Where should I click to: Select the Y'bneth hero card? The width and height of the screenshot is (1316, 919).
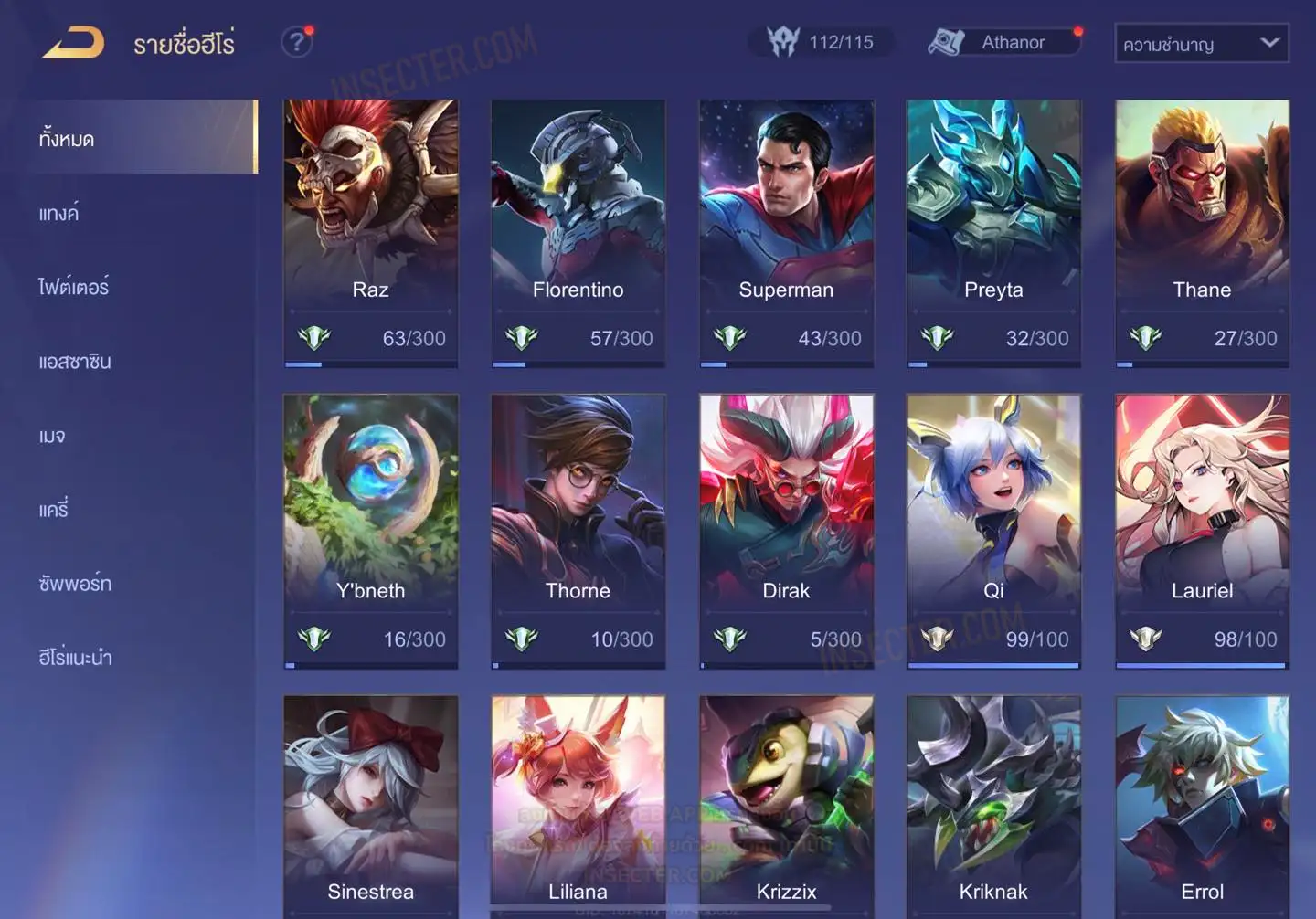(x=370, y=530)
